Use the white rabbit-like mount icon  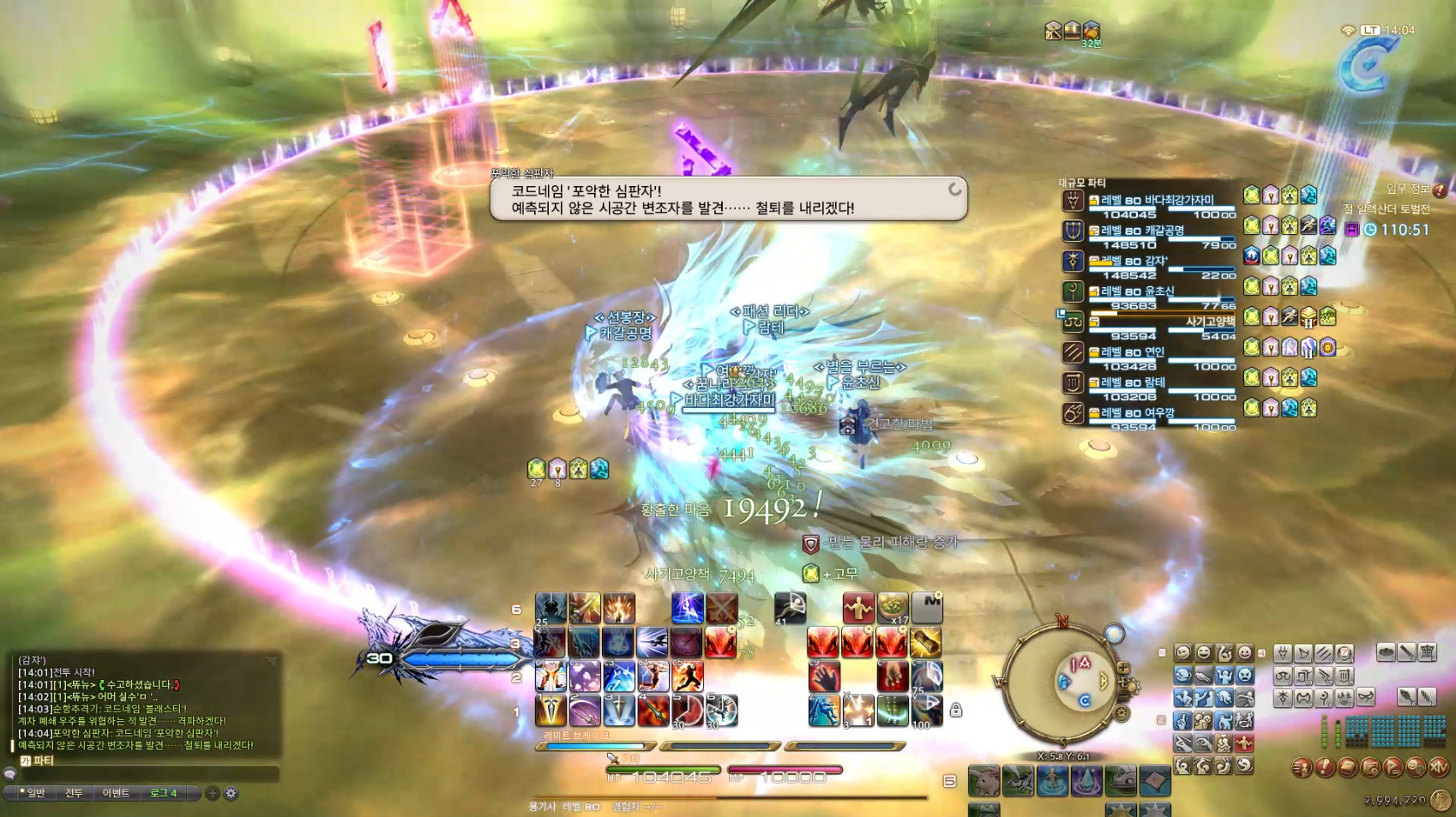coord(984,781)
